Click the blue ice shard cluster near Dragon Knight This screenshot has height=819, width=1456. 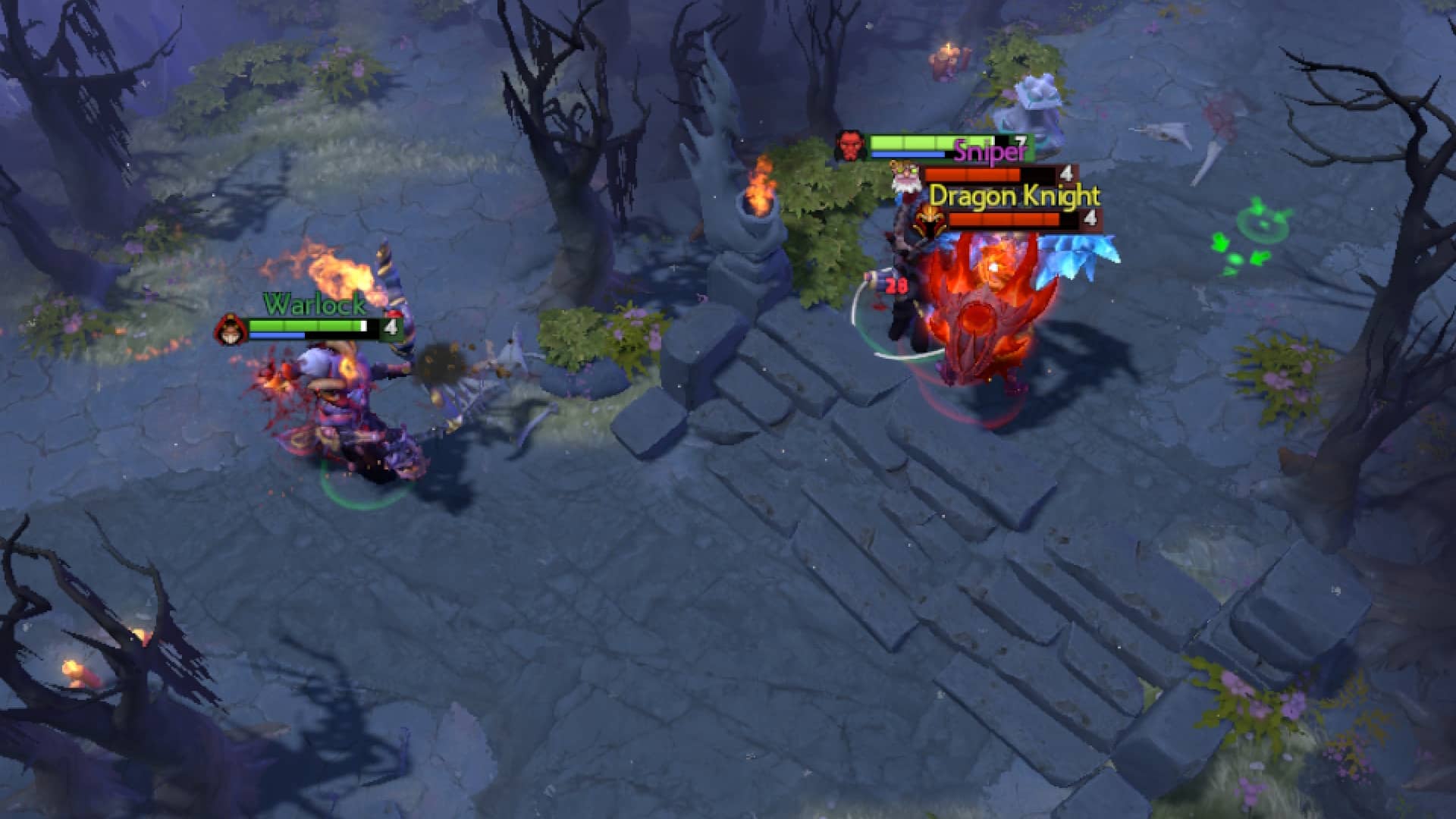(x=1077, y=250)
